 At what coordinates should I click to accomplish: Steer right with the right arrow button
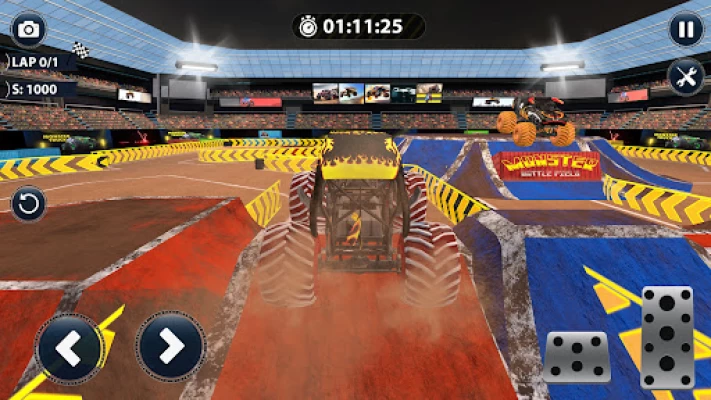171,347
